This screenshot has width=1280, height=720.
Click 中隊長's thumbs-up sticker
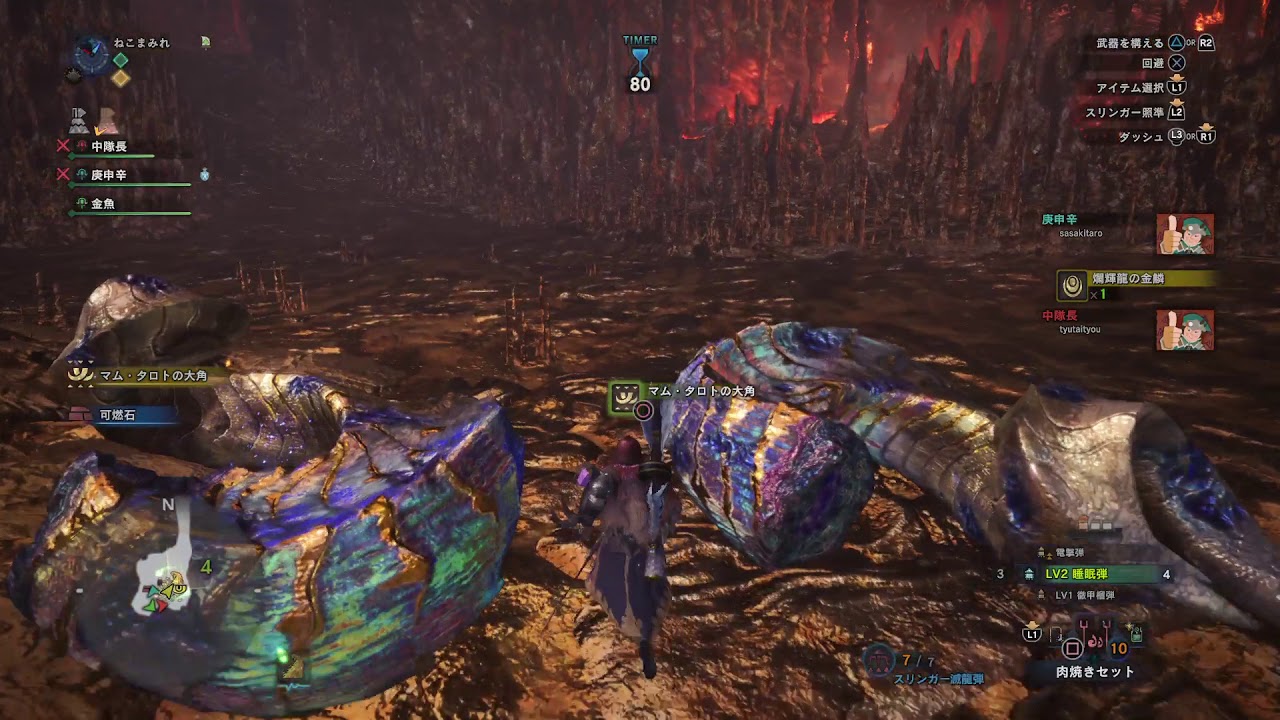[1185, 330]
